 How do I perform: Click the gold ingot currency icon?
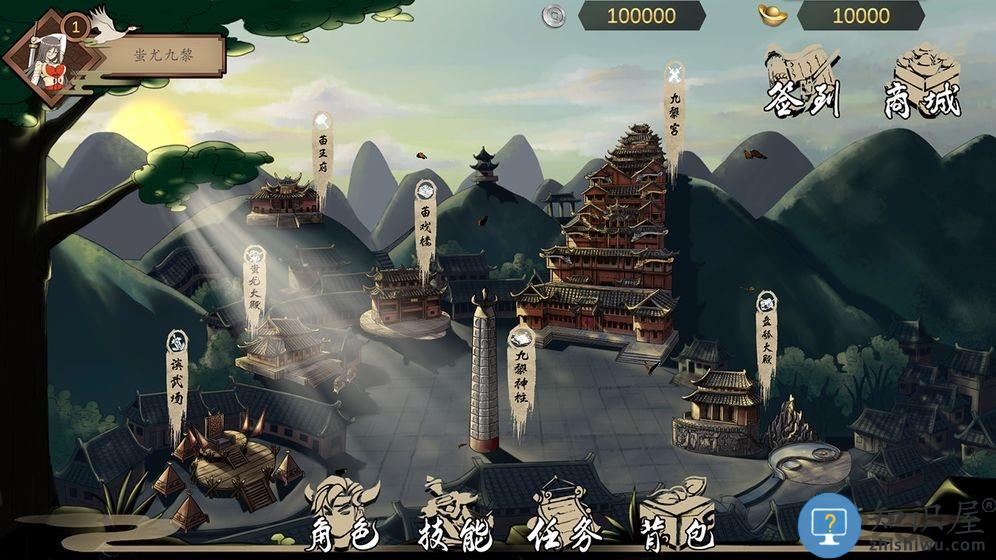773,15
